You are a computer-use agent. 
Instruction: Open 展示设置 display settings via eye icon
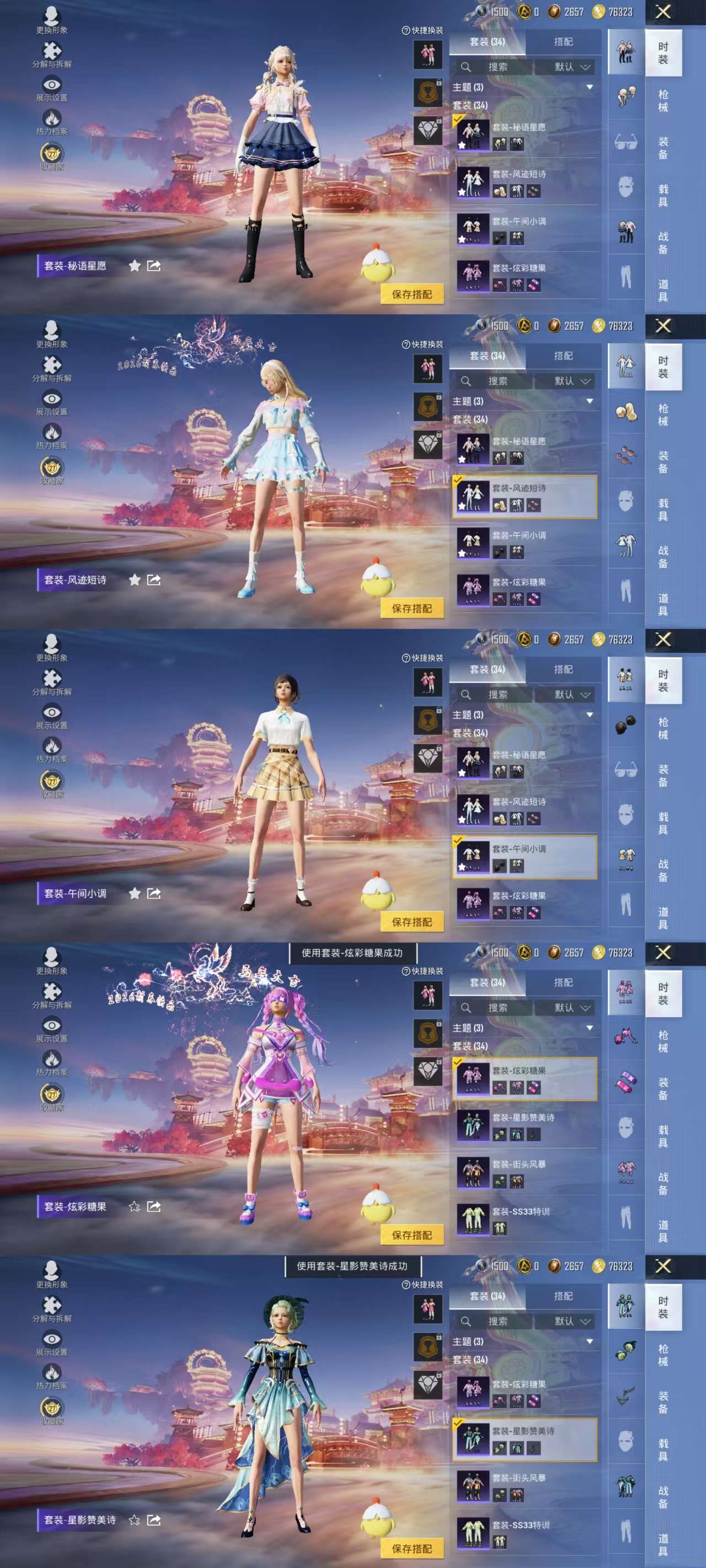pos(52,84)
